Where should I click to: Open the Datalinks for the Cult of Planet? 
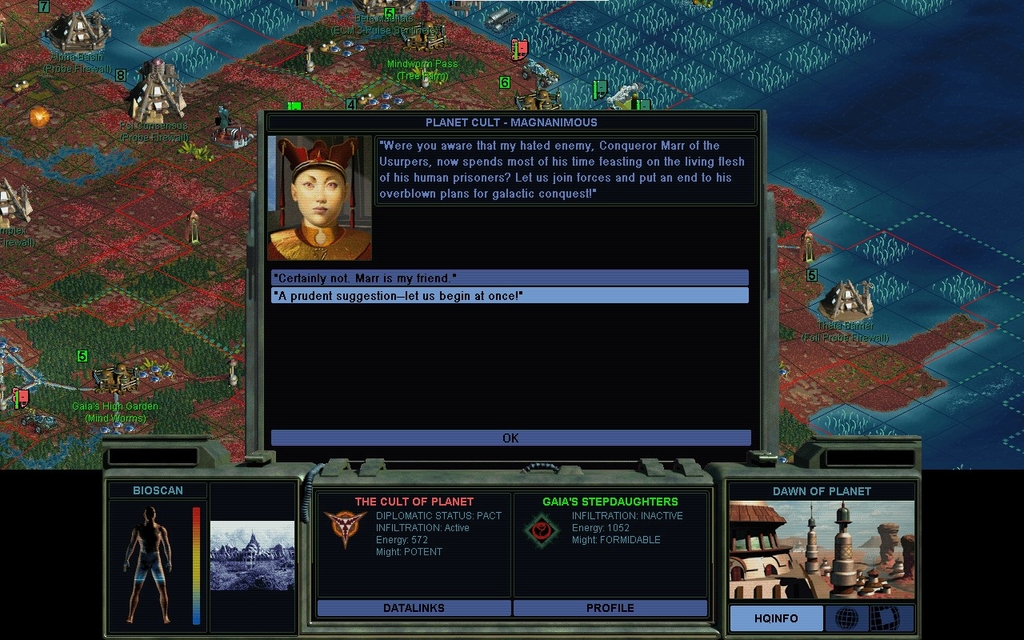[414, 608]
